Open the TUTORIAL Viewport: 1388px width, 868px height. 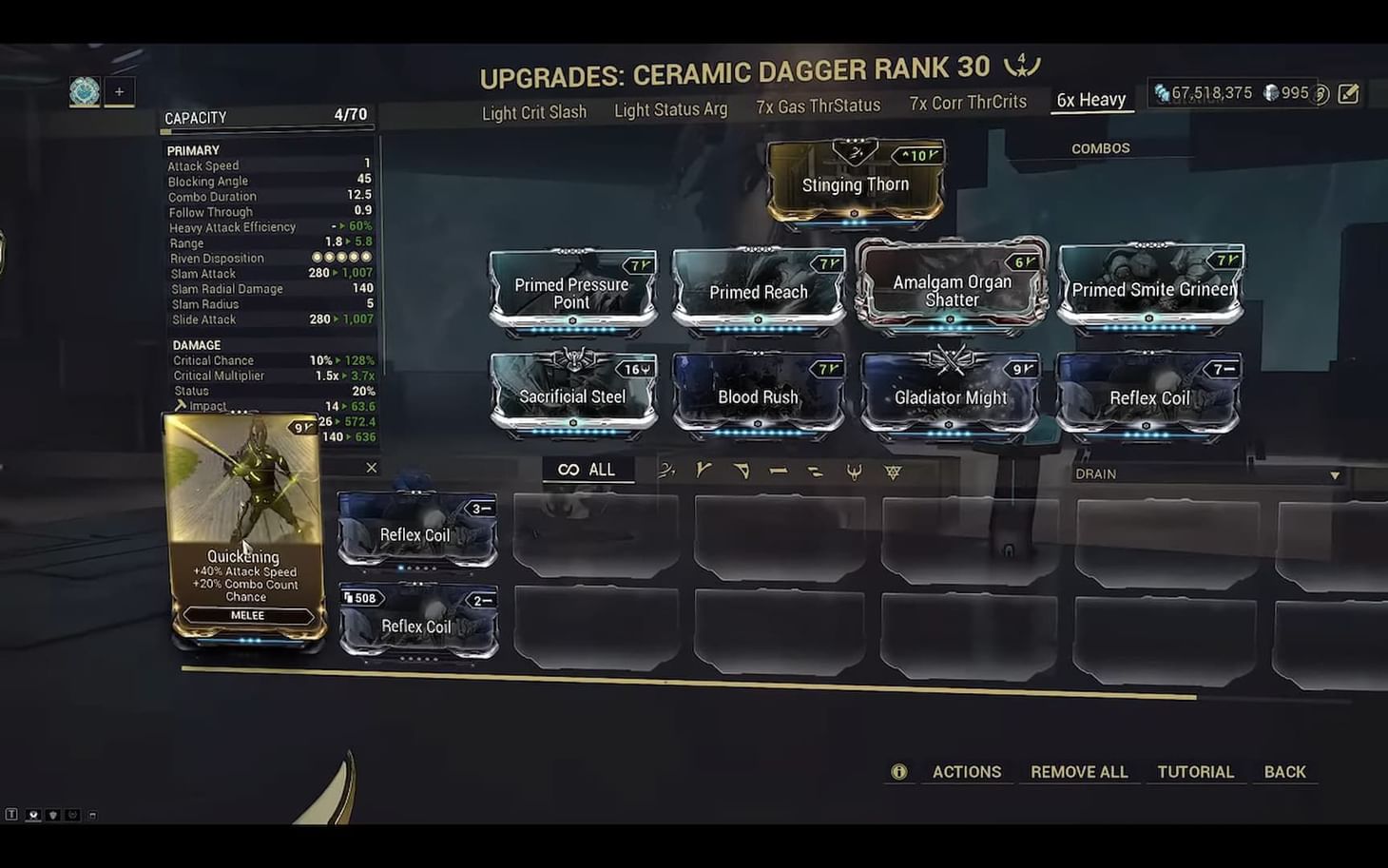[x=1195, y=771]
